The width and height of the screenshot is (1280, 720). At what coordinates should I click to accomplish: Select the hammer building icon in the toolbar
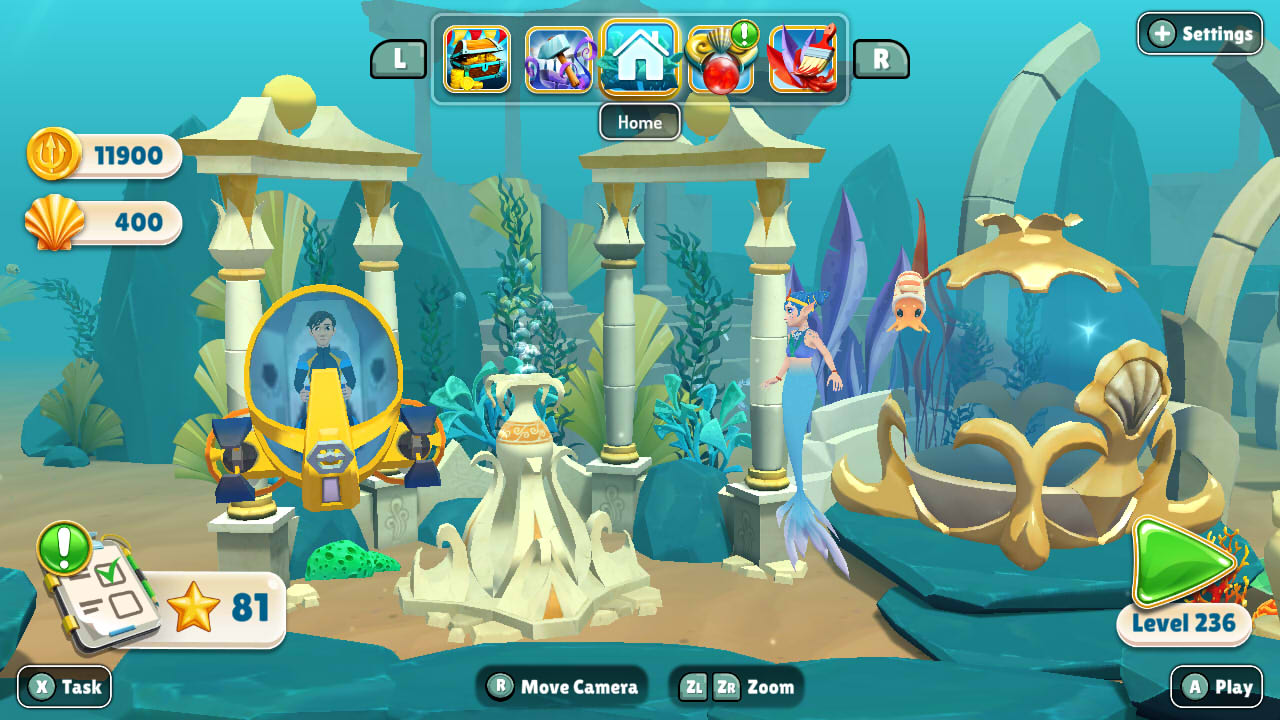[559, 60]
